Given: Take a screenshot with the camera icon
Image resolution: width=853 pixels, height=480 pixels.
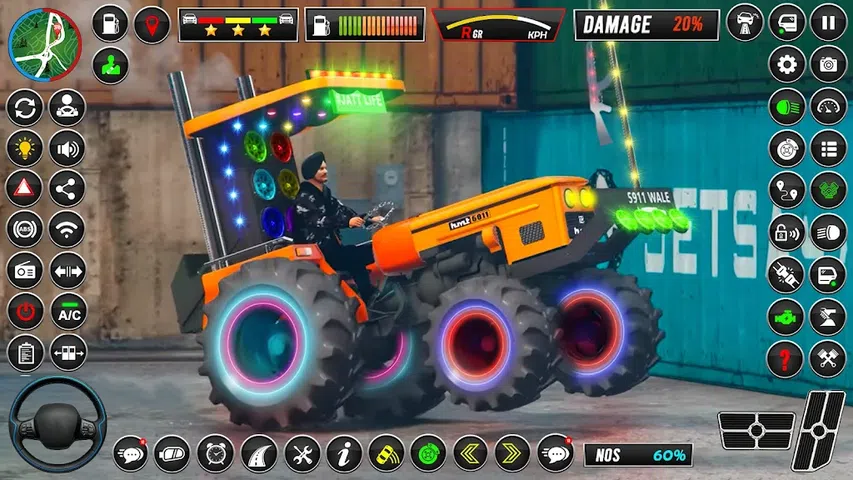Looking at the screenshot, I should click(828, 64).
